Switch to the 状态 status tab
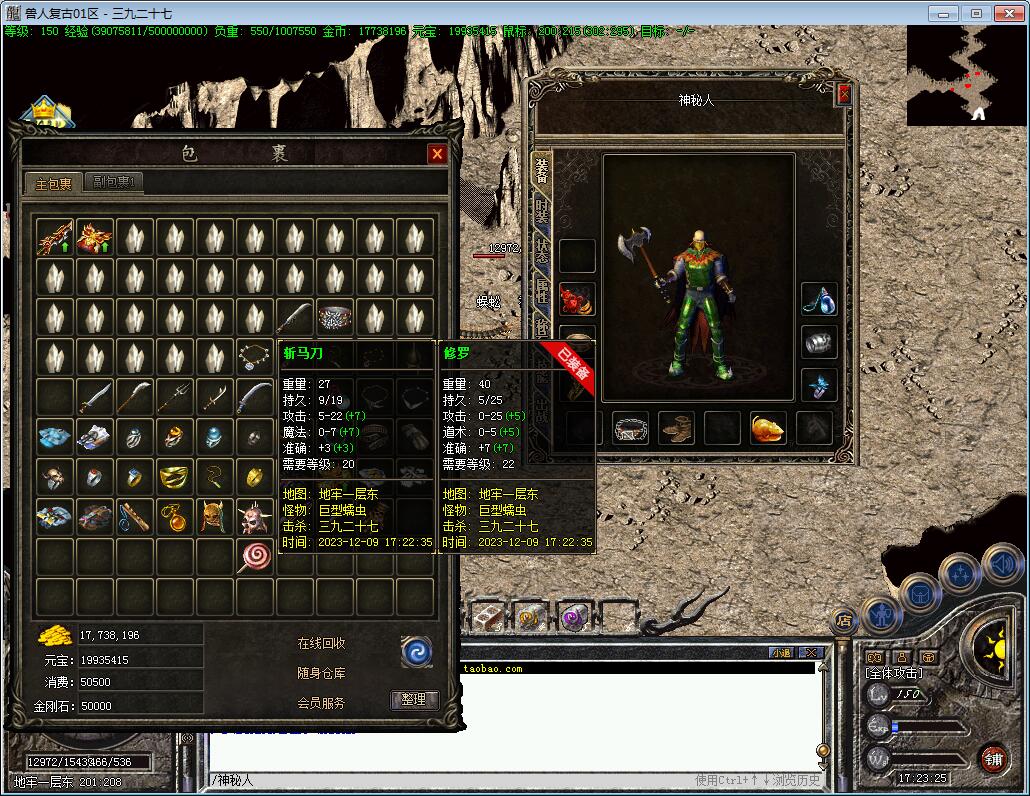This screenshot has width=1030, height=796. 542,250
